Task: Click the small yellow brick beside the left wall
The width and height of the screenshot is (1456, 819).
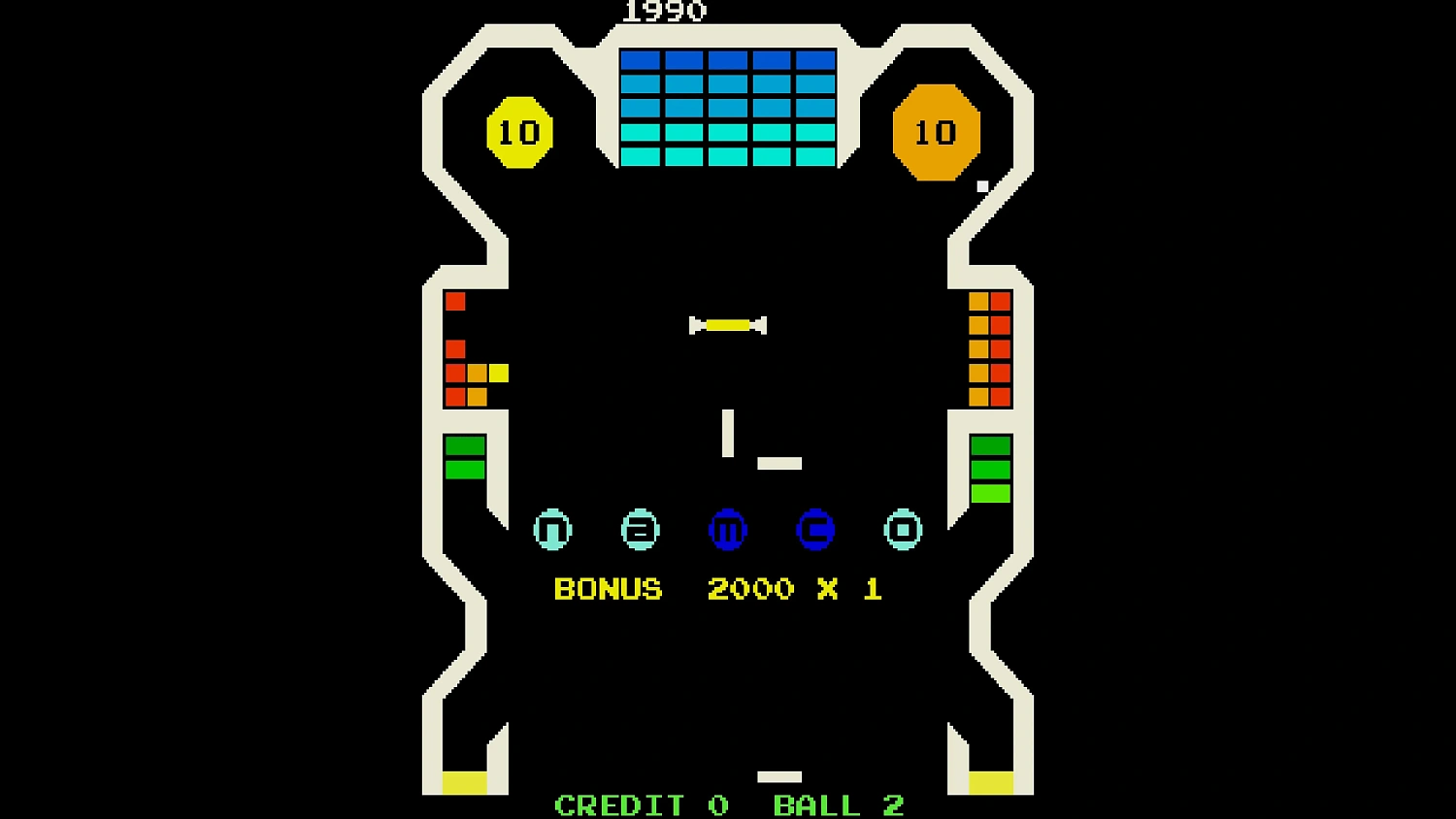Action: 498,372
